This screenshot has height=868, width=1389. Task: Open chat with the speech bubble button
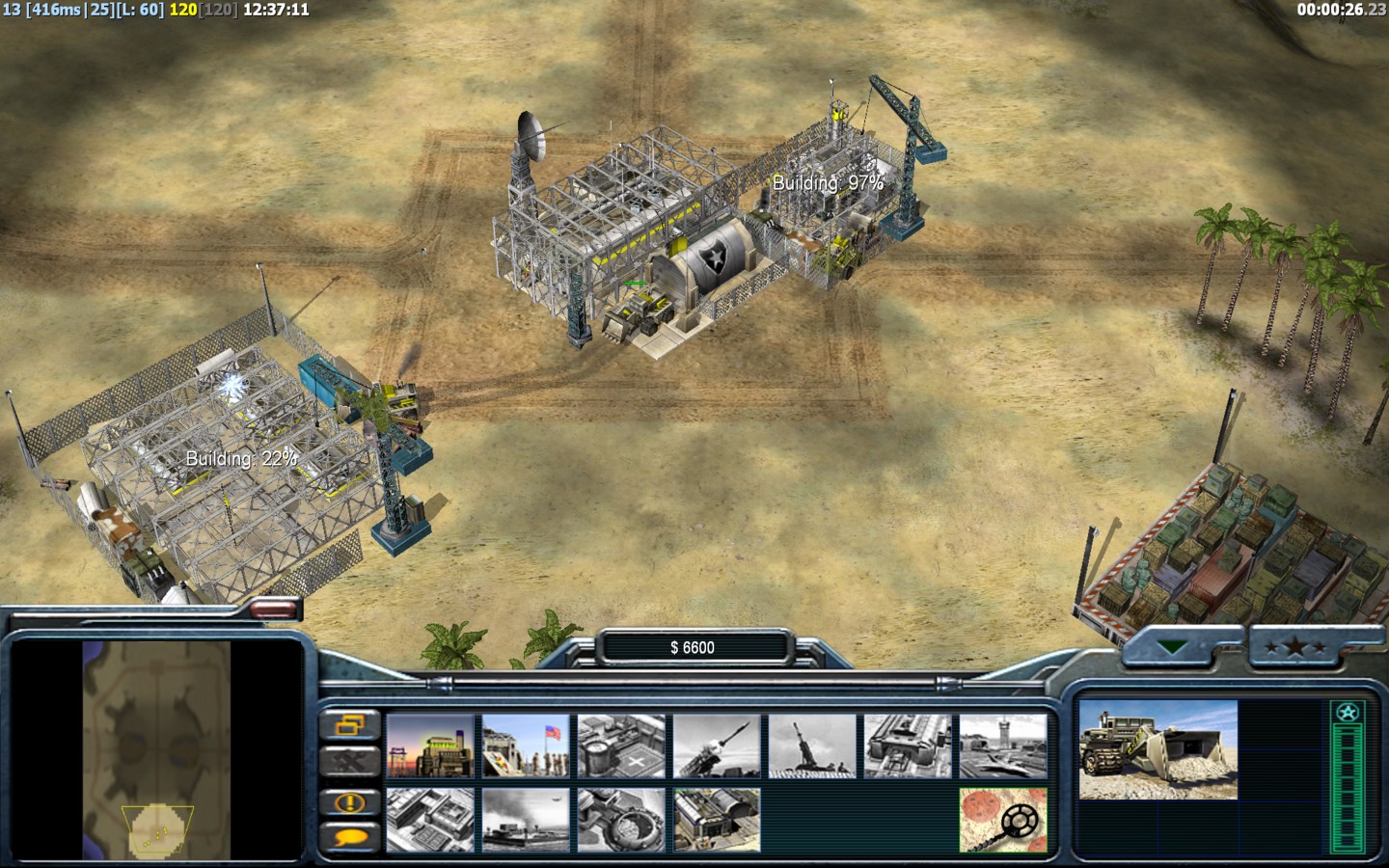(x=348, y=837)
